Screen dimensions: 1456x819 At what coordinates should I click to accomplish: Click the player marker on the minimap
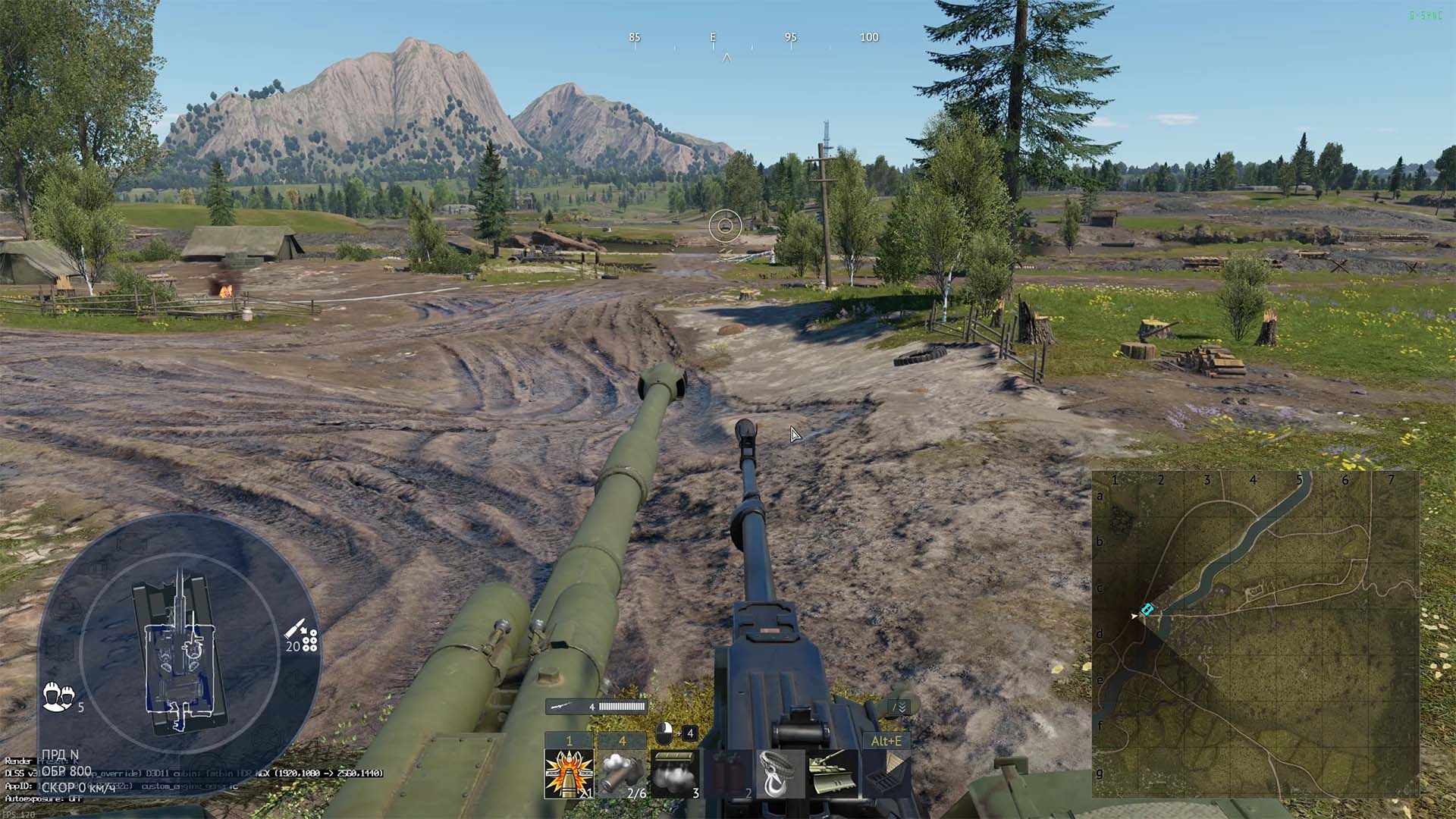pos(1147,609)
